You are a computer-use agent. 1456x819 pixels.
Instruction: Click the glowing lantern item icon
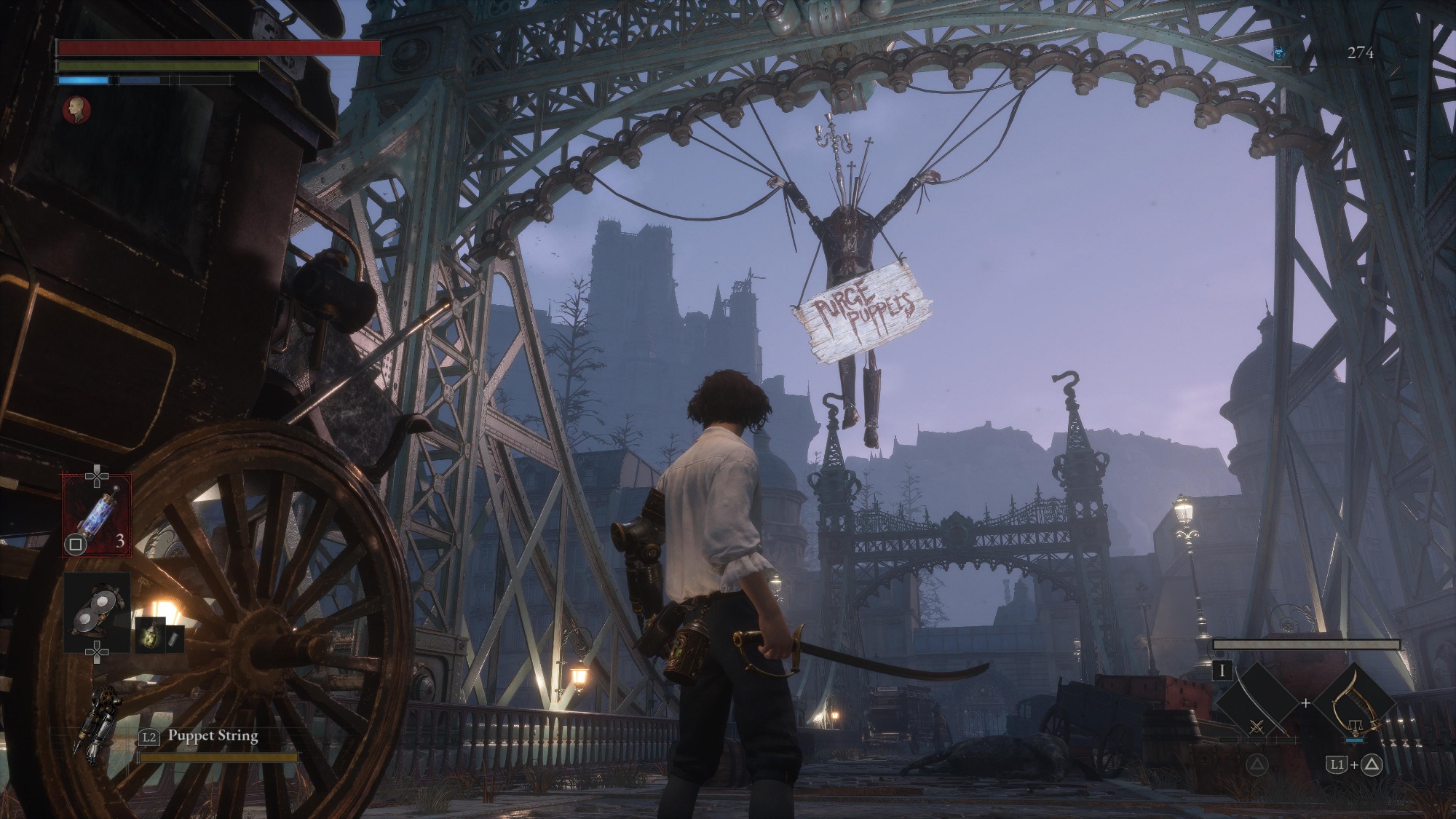pyautogui.click(x=151, y=635)
